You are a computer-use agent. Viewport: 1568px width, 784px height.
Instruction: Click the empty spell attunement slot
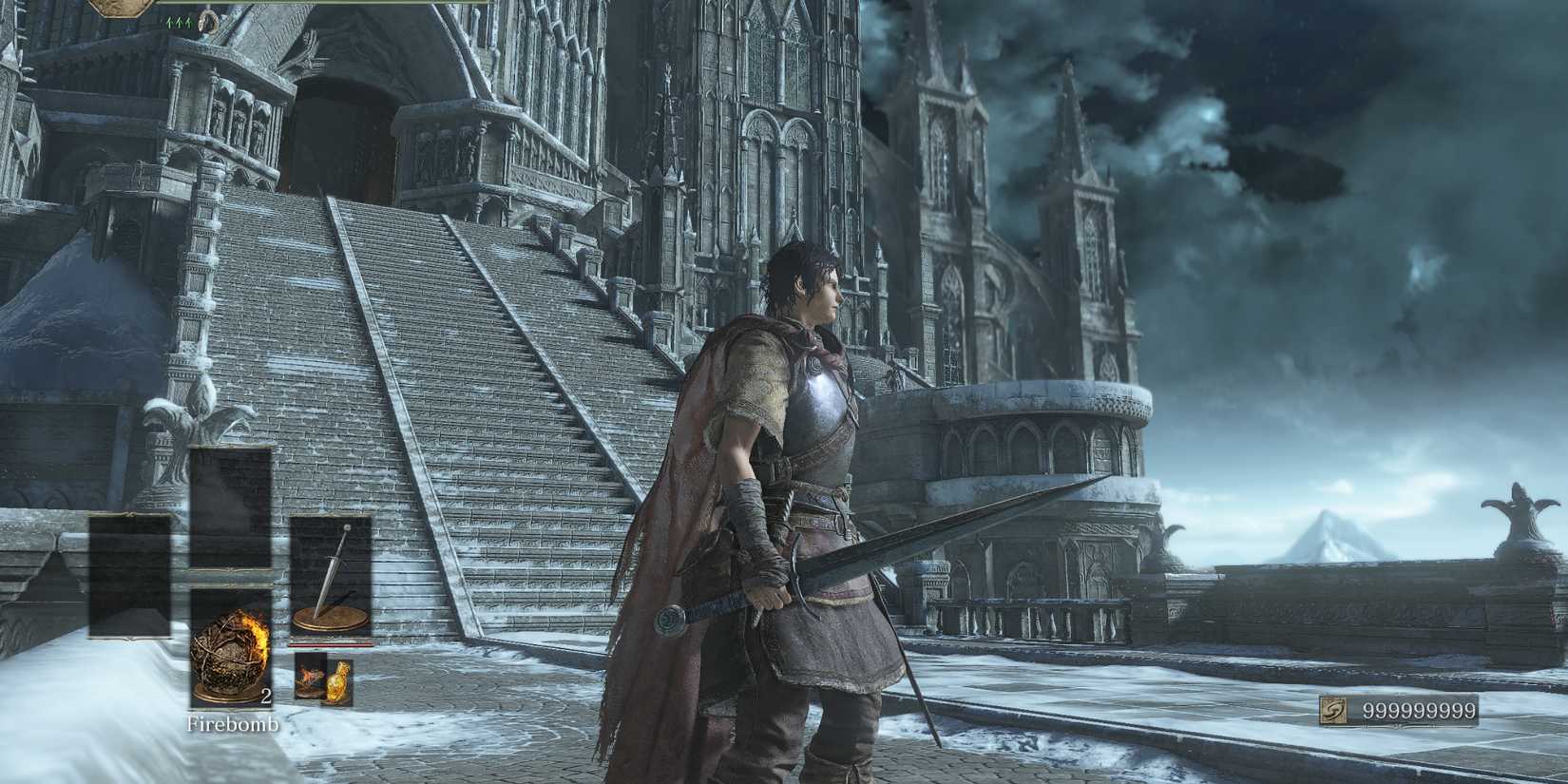pyautogui.click(x=232, y=506)
